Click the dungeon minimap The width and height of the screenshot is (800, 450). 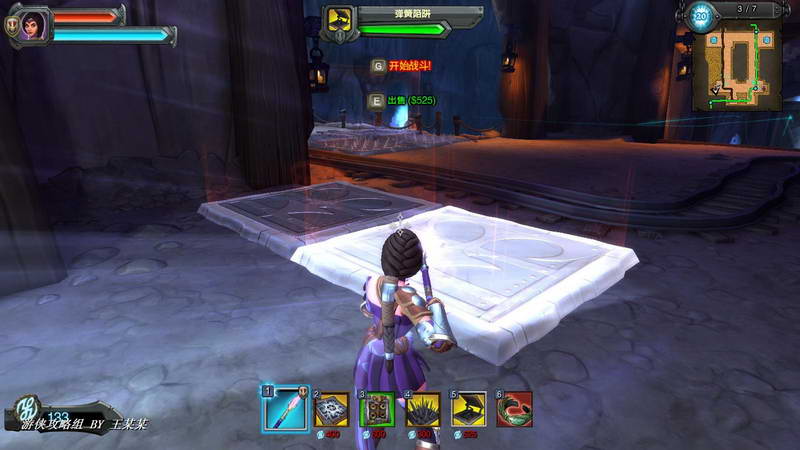coord(738,66)
